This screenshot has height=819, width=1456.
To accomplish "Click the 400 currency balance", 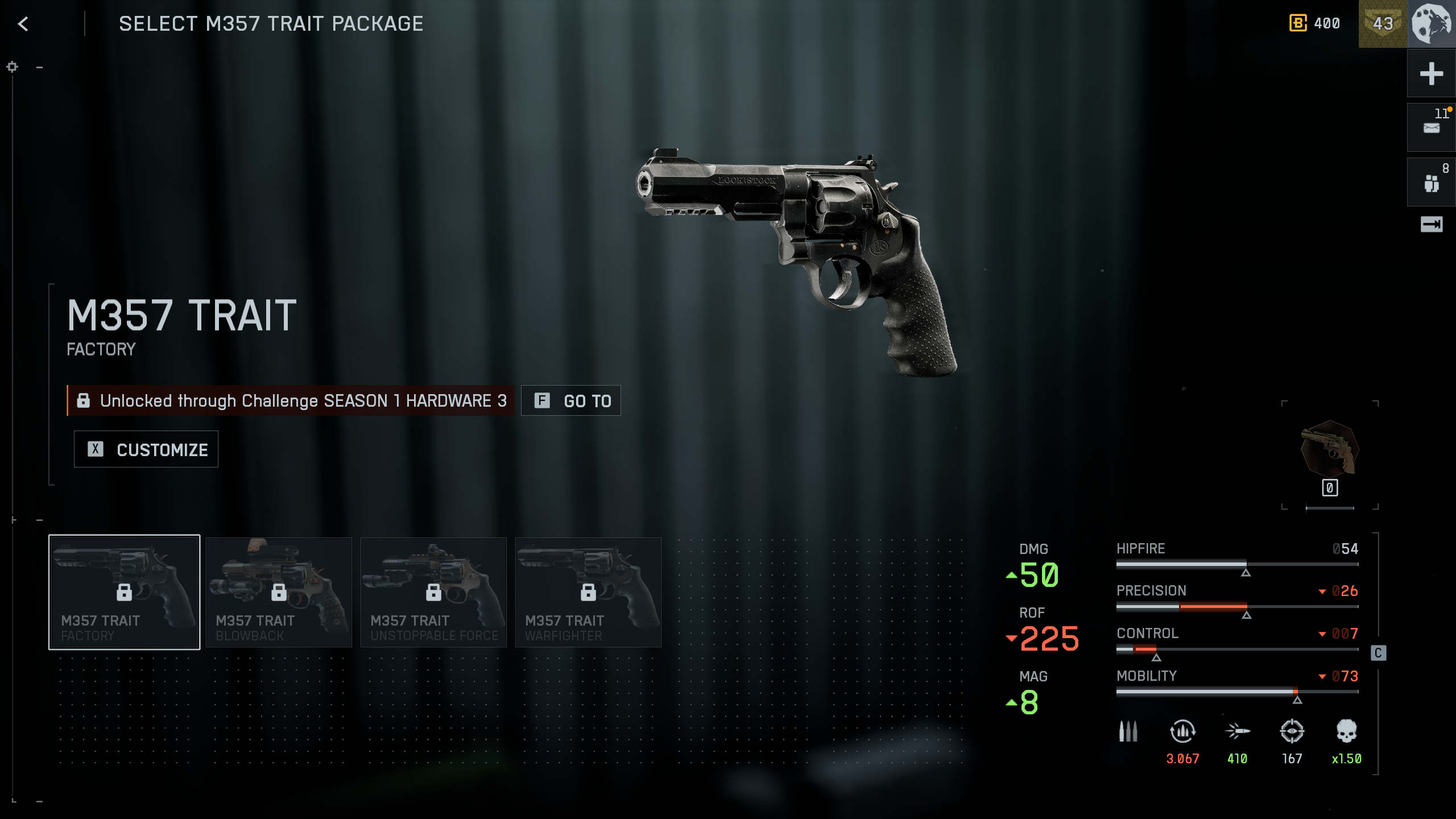I will [1315, 24].
